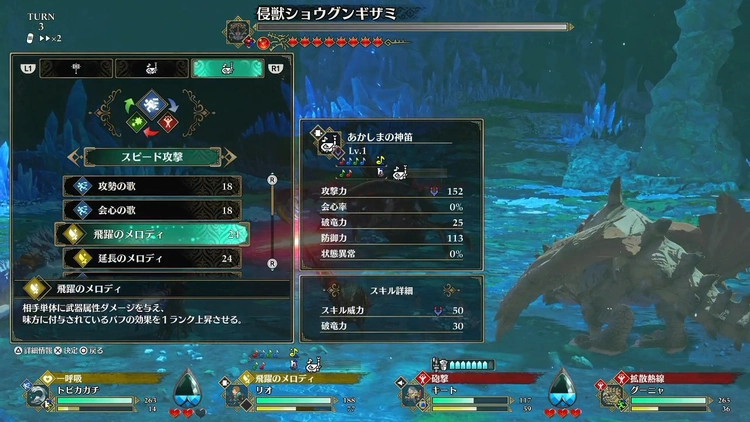Click the skill list scrollbar
Screen dimensions: 750x422
[x=273, y=221]
